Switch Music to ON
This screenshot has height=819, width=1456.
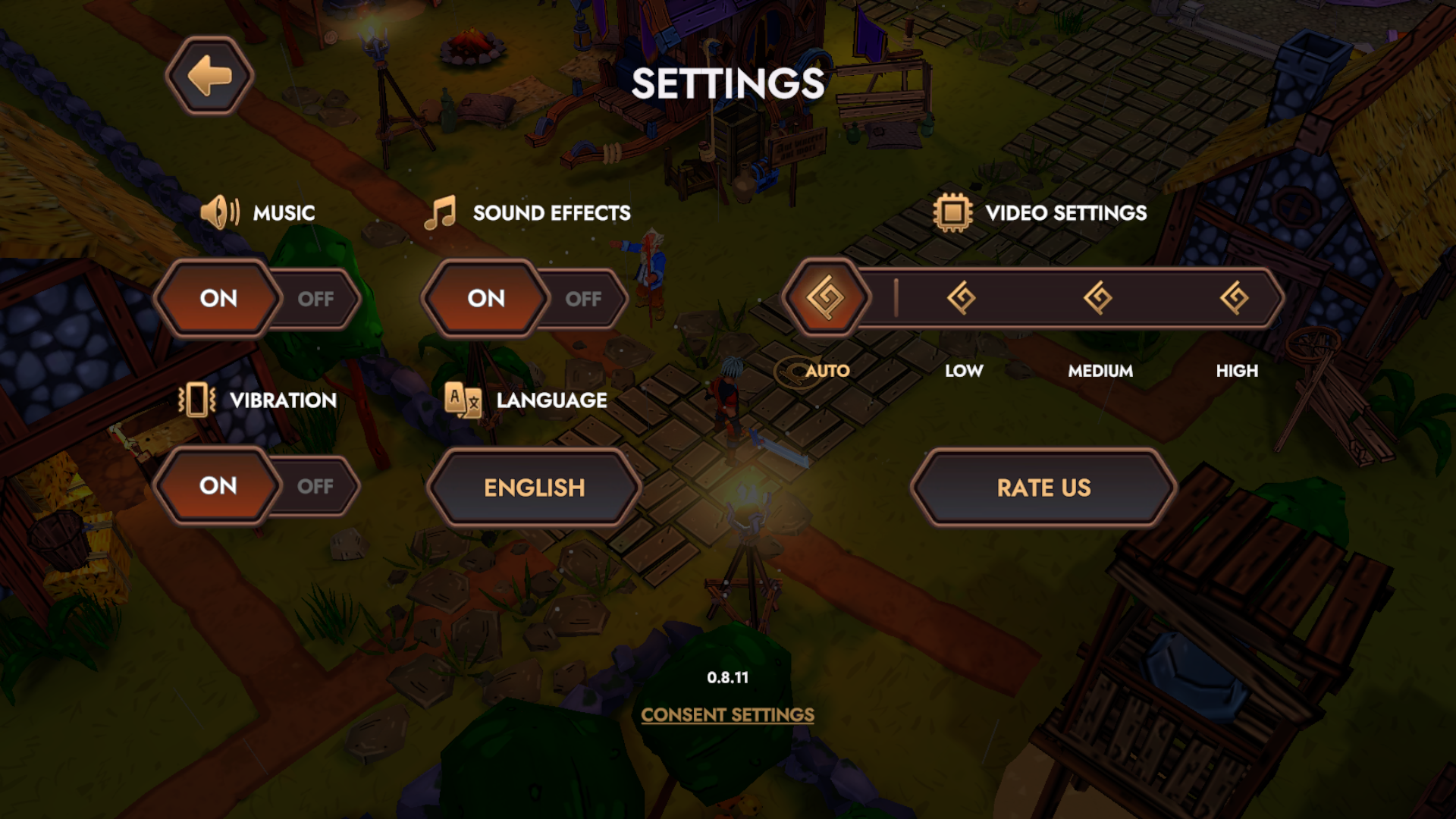coord(218,299)
